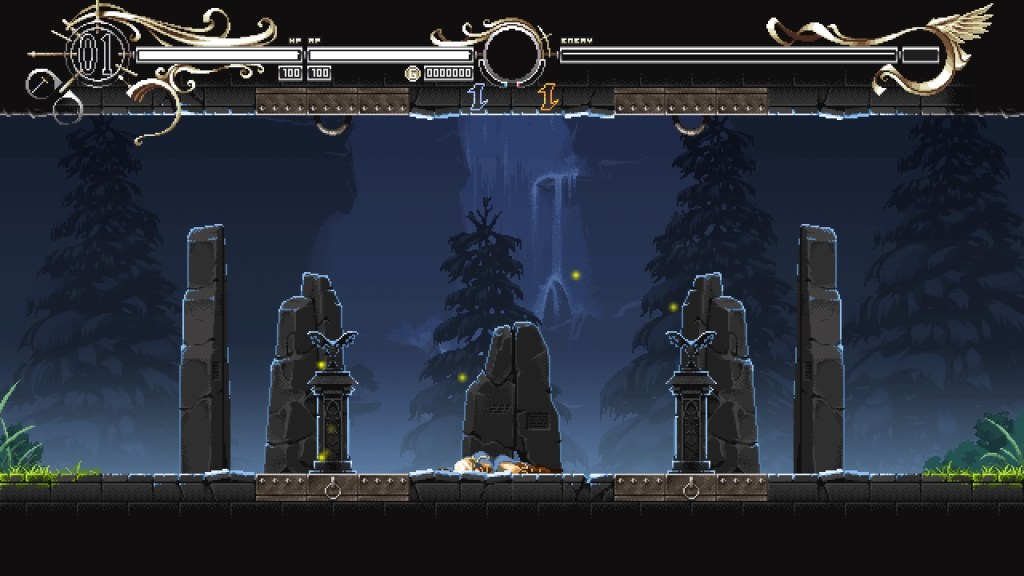Select the blue wind spirit level icon

pyautogui.click(x=477, y=97)
